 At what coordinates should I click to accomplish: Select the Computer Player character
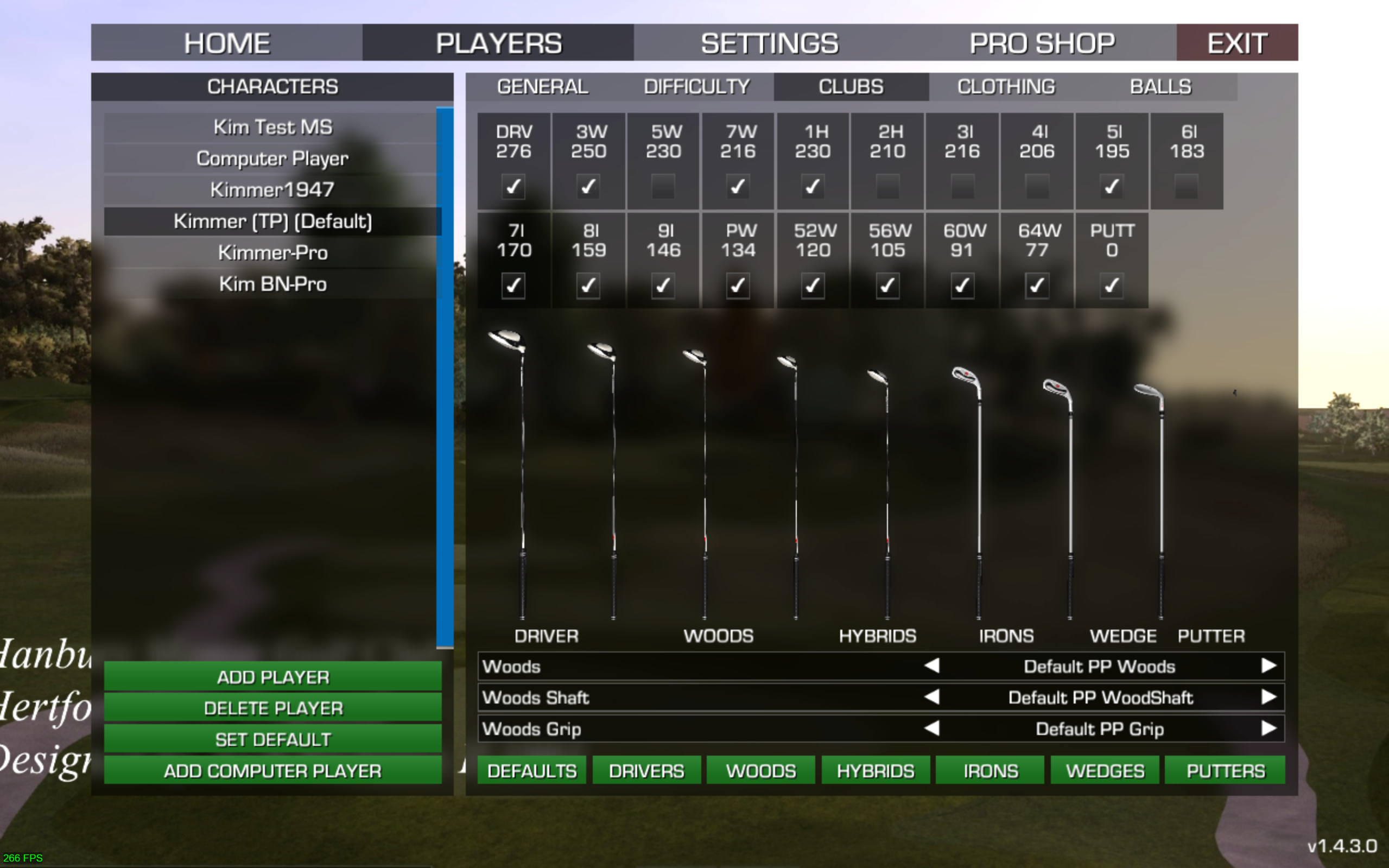point(272,159)
